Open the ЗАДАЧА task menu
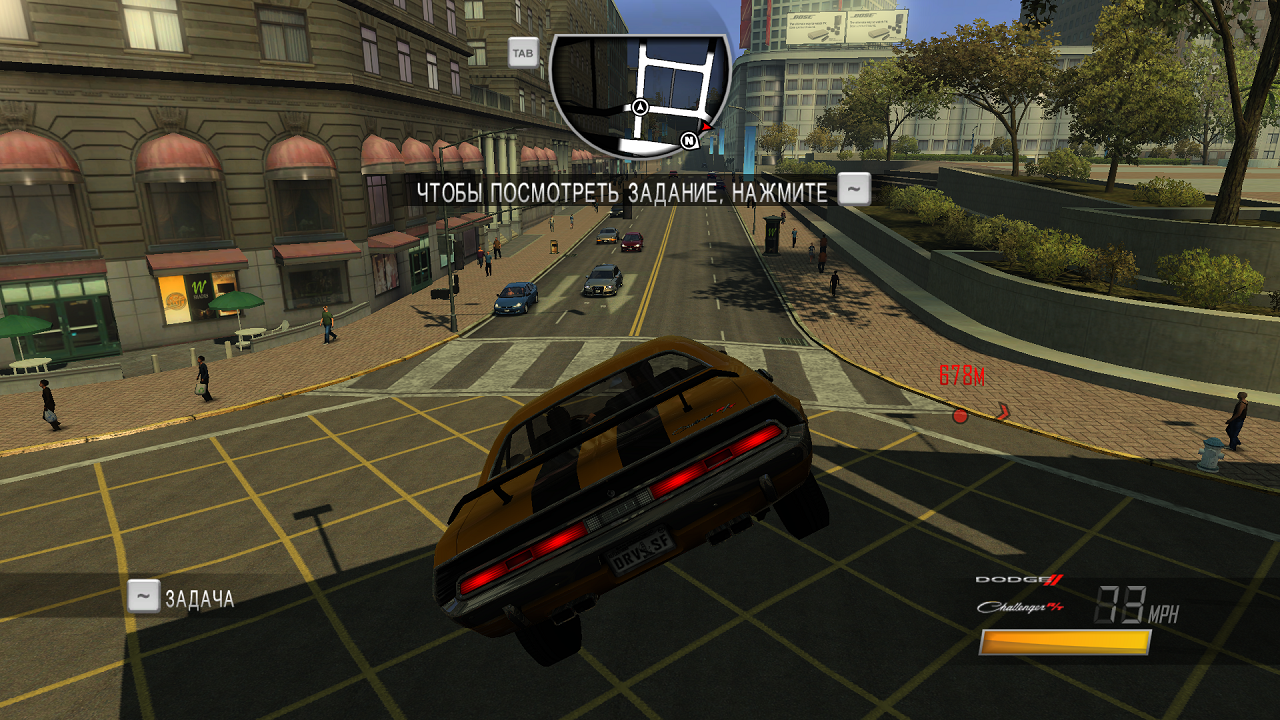 pos(200,598)
